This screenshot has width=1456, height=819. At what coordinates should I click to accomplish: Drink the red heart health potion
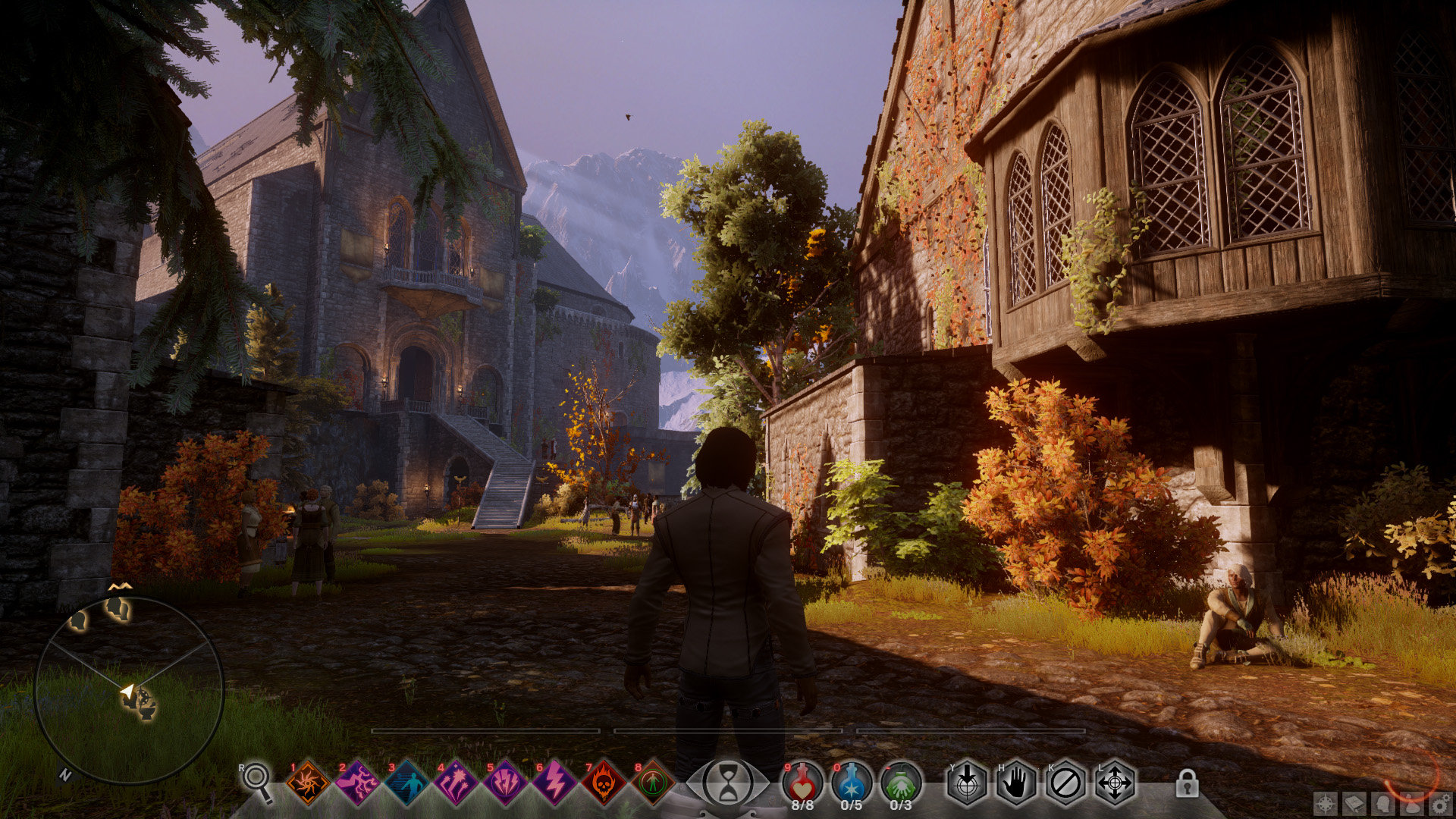(802, 781)
